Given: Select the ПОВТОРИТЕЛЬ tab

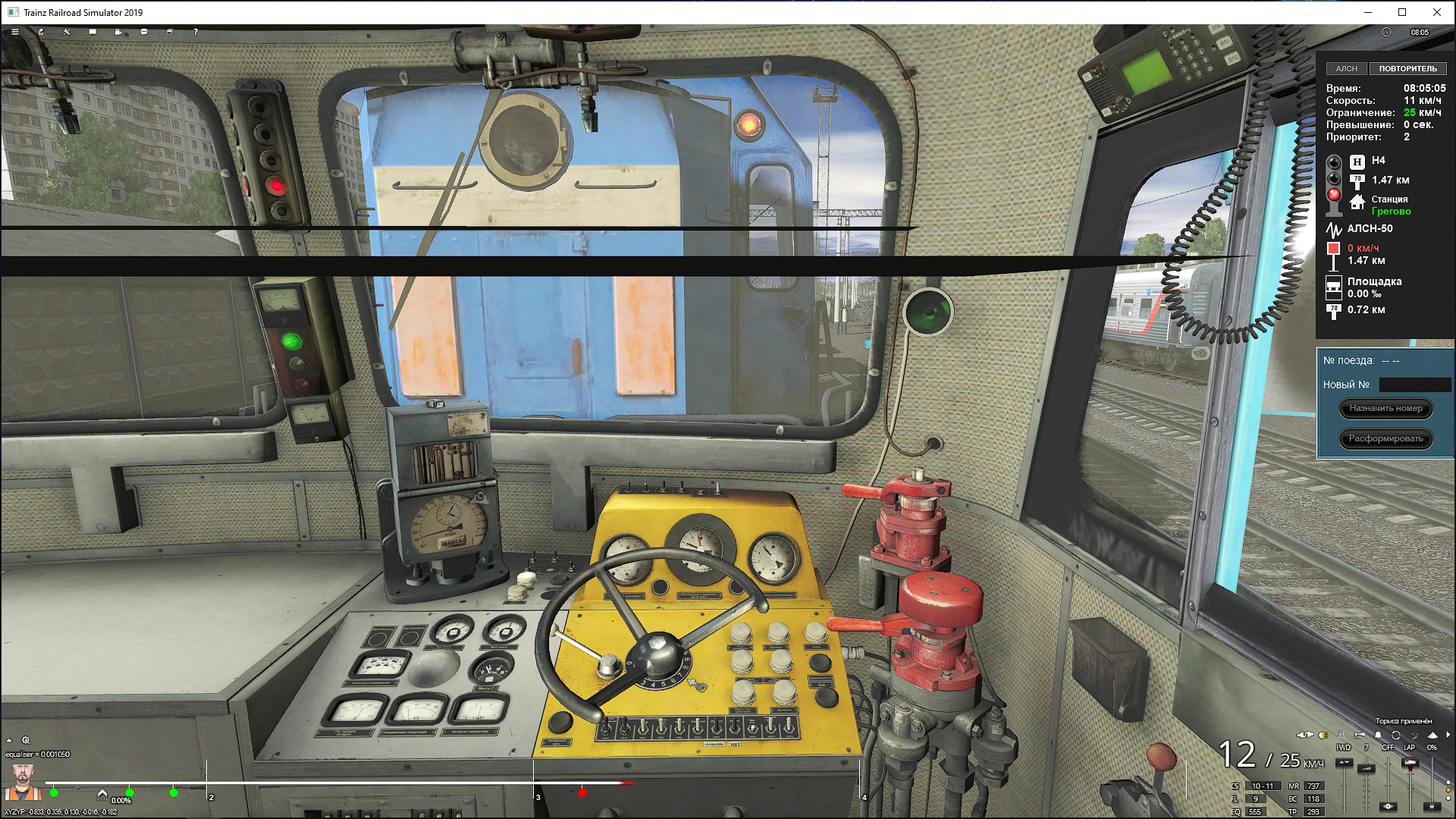Looking at the screenshot, I should (x=1407, y=68).
